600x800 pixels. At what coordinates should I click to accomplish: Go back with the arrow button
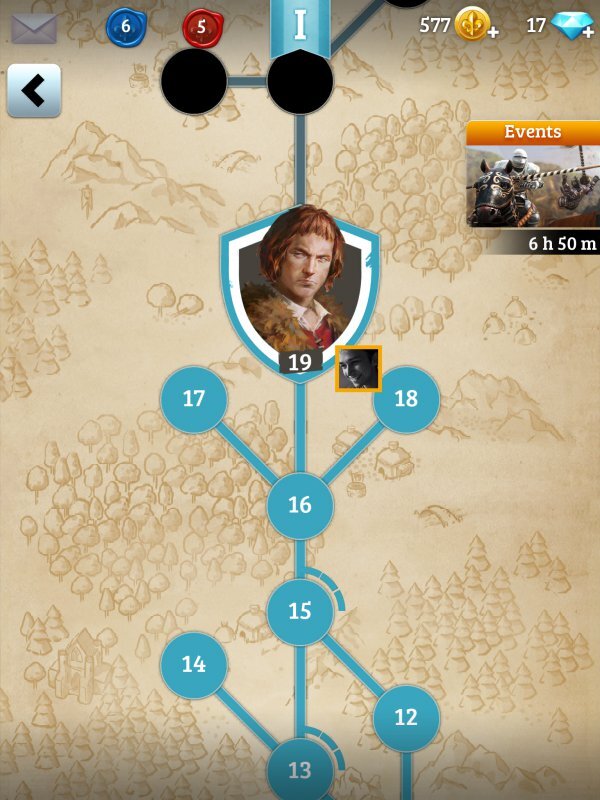34,91
